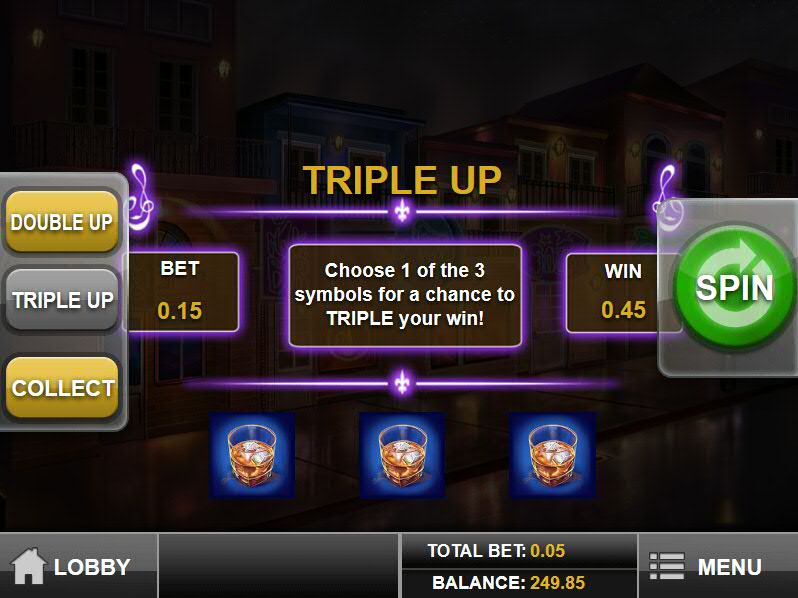Hit the green SPIN button

[x=735, y=287]
